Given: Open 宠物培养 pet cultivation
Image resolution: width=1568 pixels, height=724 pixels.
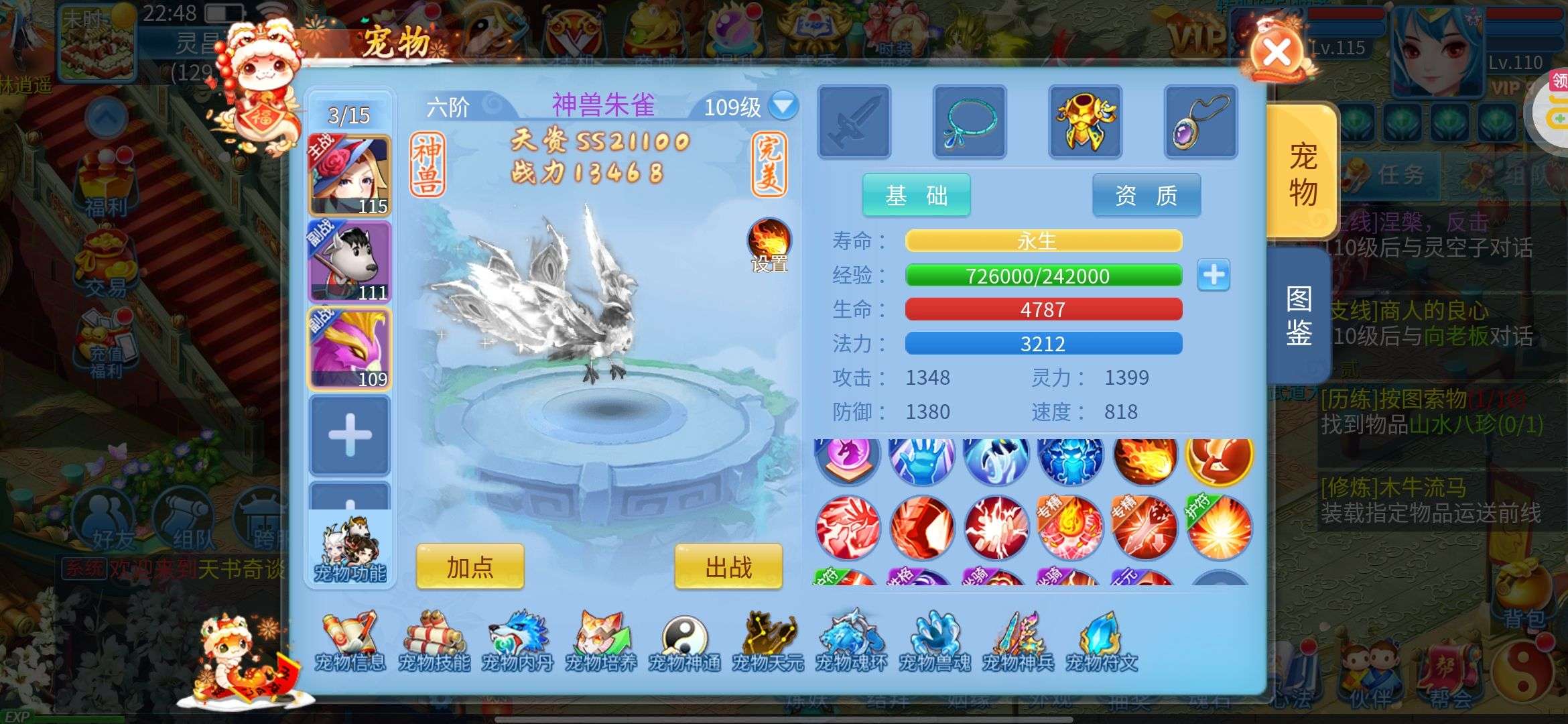Looking at the screenshot, I should [600, 641].
